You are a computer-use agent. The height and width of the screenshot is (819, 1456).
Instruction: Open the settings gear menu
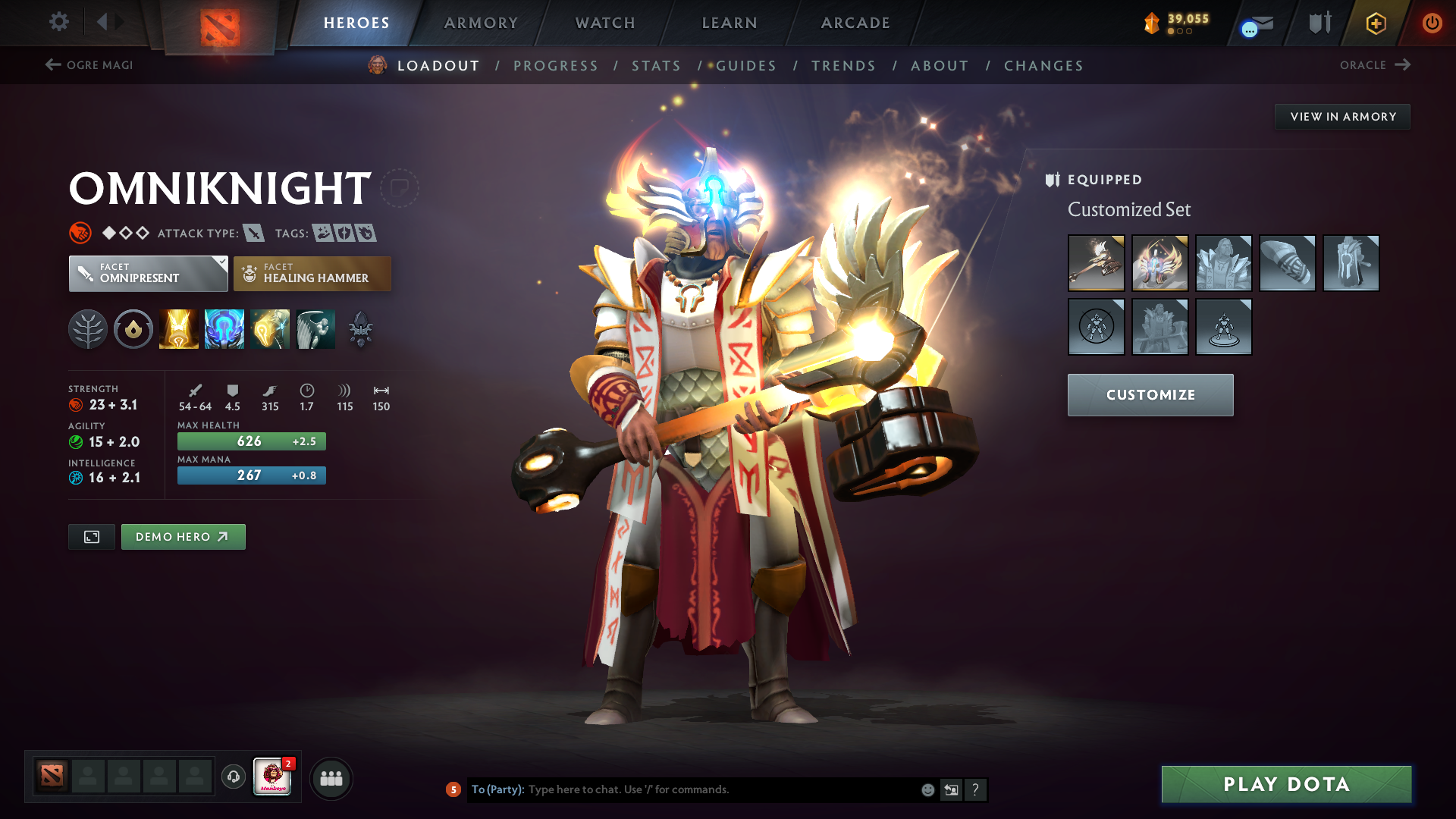pos(59,22)
